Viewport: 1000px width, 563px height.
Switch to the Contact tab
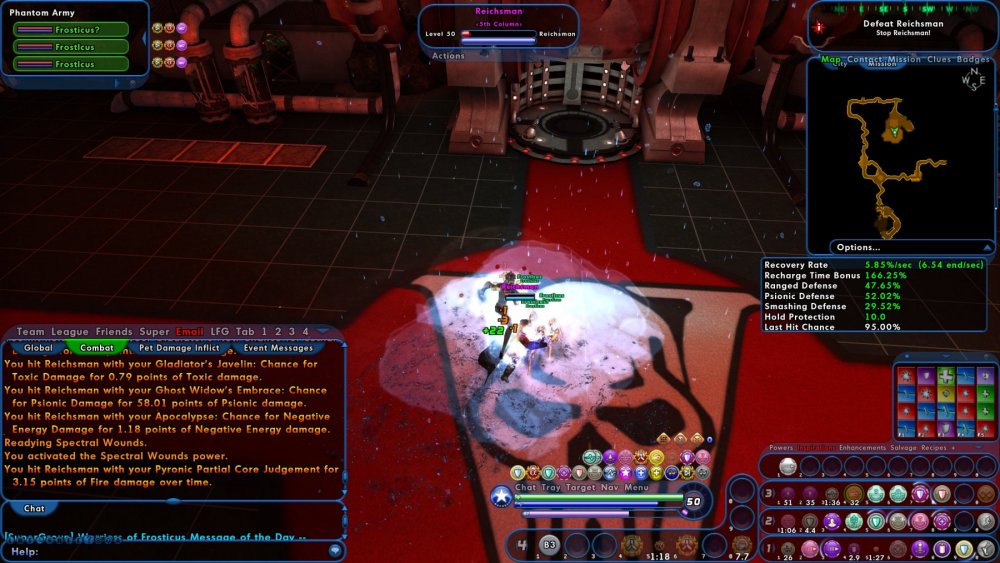[865, 60]
